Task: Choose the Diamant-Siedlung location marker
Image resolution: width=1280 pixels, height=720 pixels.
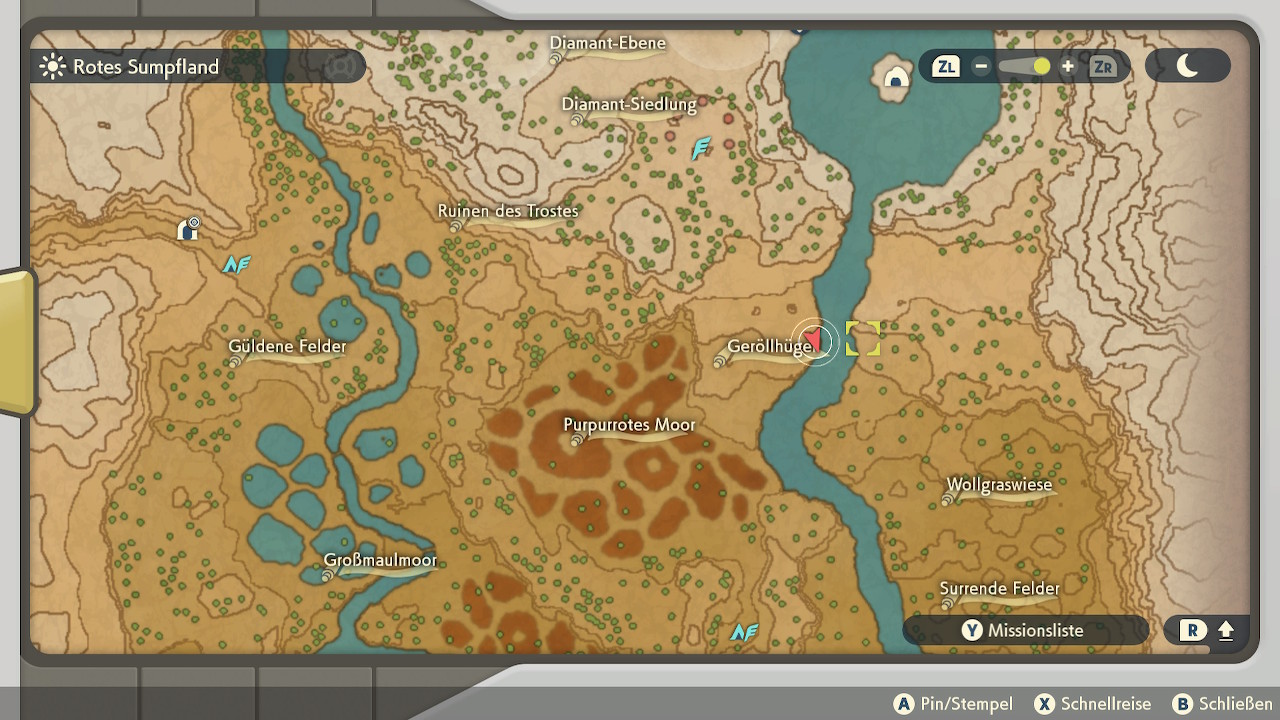Action: (628, 105)
